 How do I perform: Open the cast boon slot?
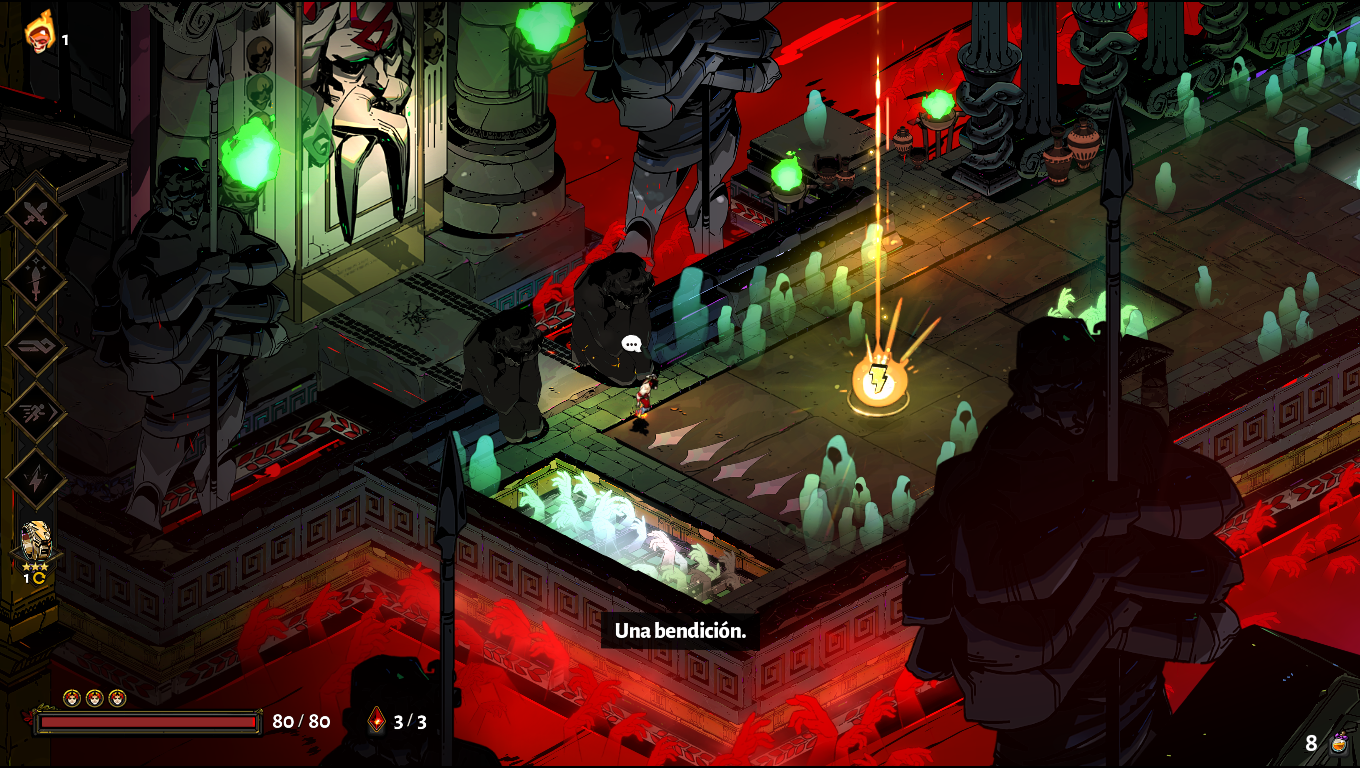[x=36, y=346]
